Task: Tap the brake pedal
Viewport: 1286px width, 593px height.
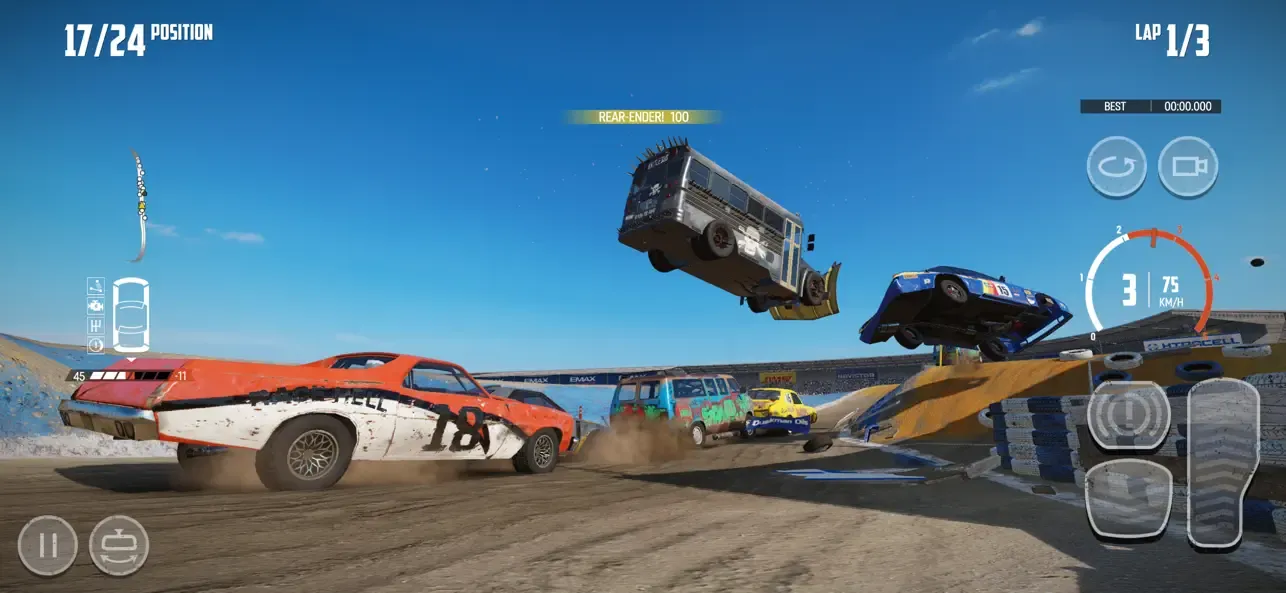Action: click(x=1128, y=500)
